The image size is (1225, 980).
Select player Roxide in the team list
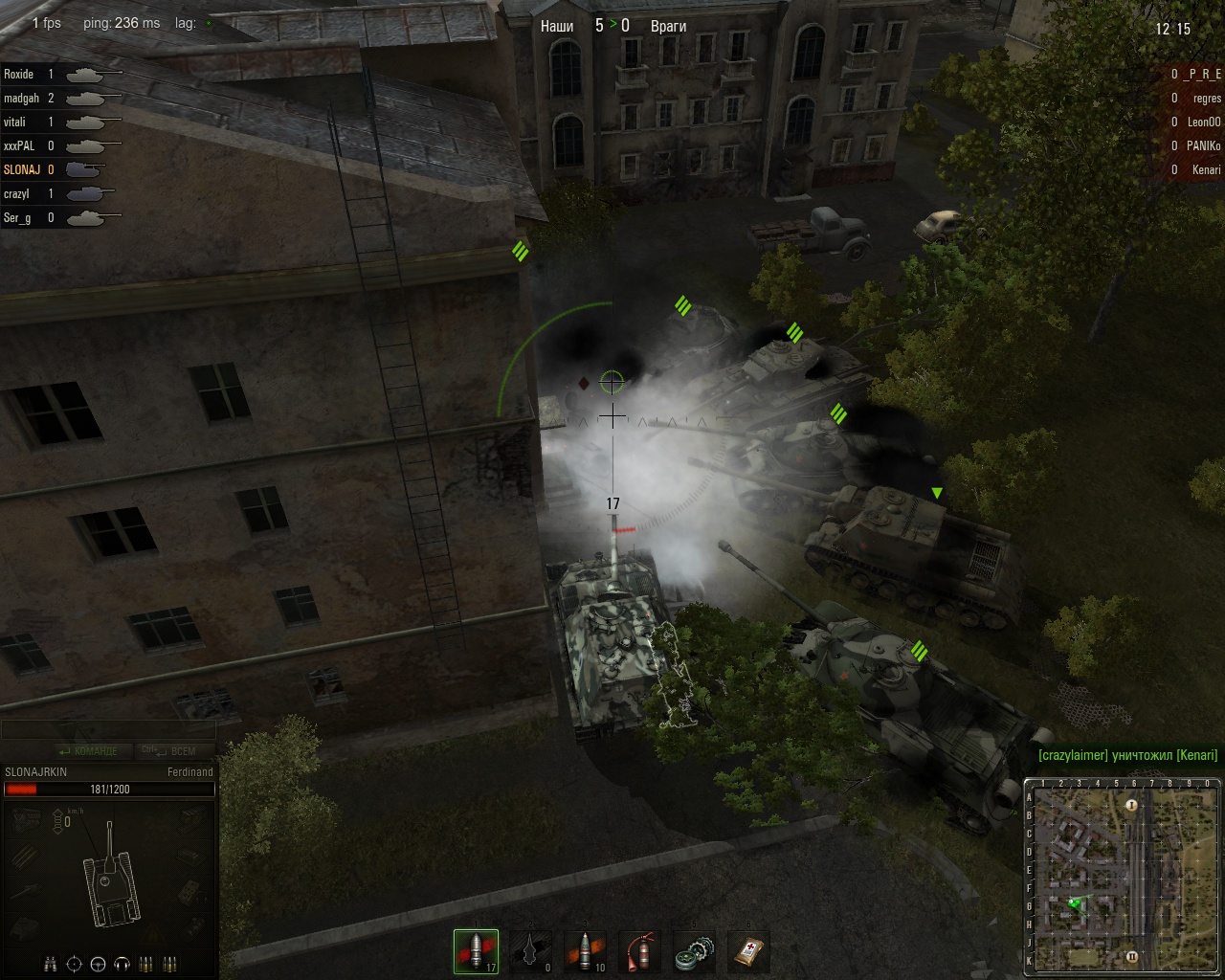click(x=19, y=74)
